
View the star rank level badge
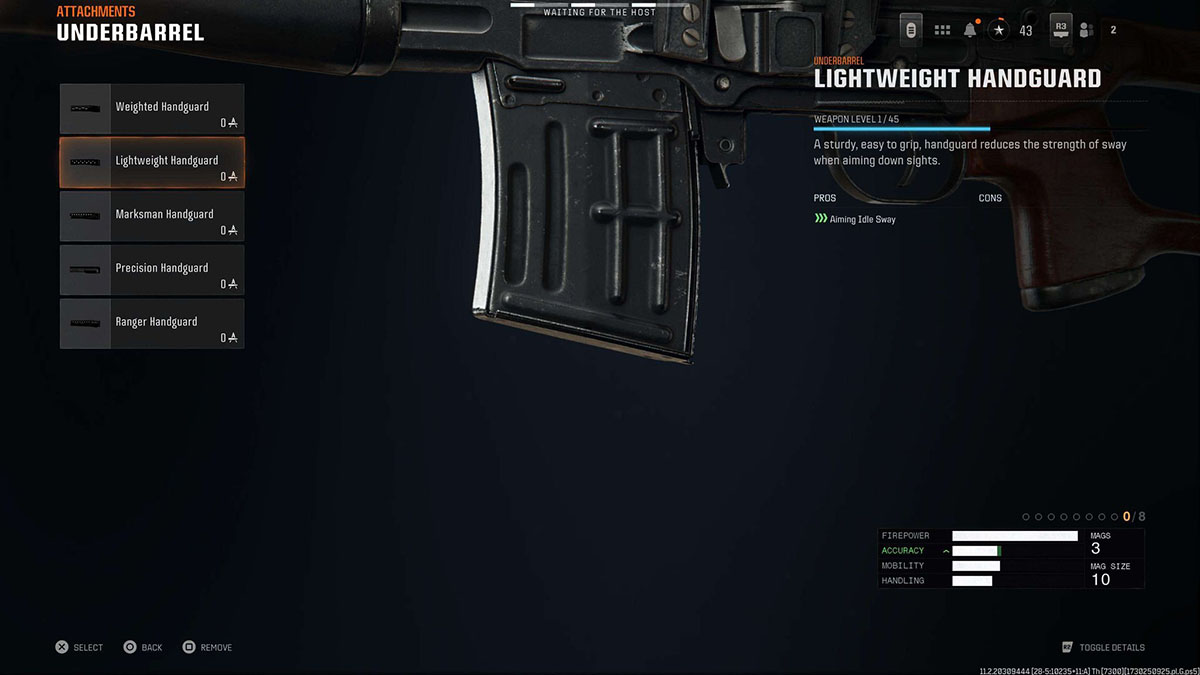[x=999, y=30]
